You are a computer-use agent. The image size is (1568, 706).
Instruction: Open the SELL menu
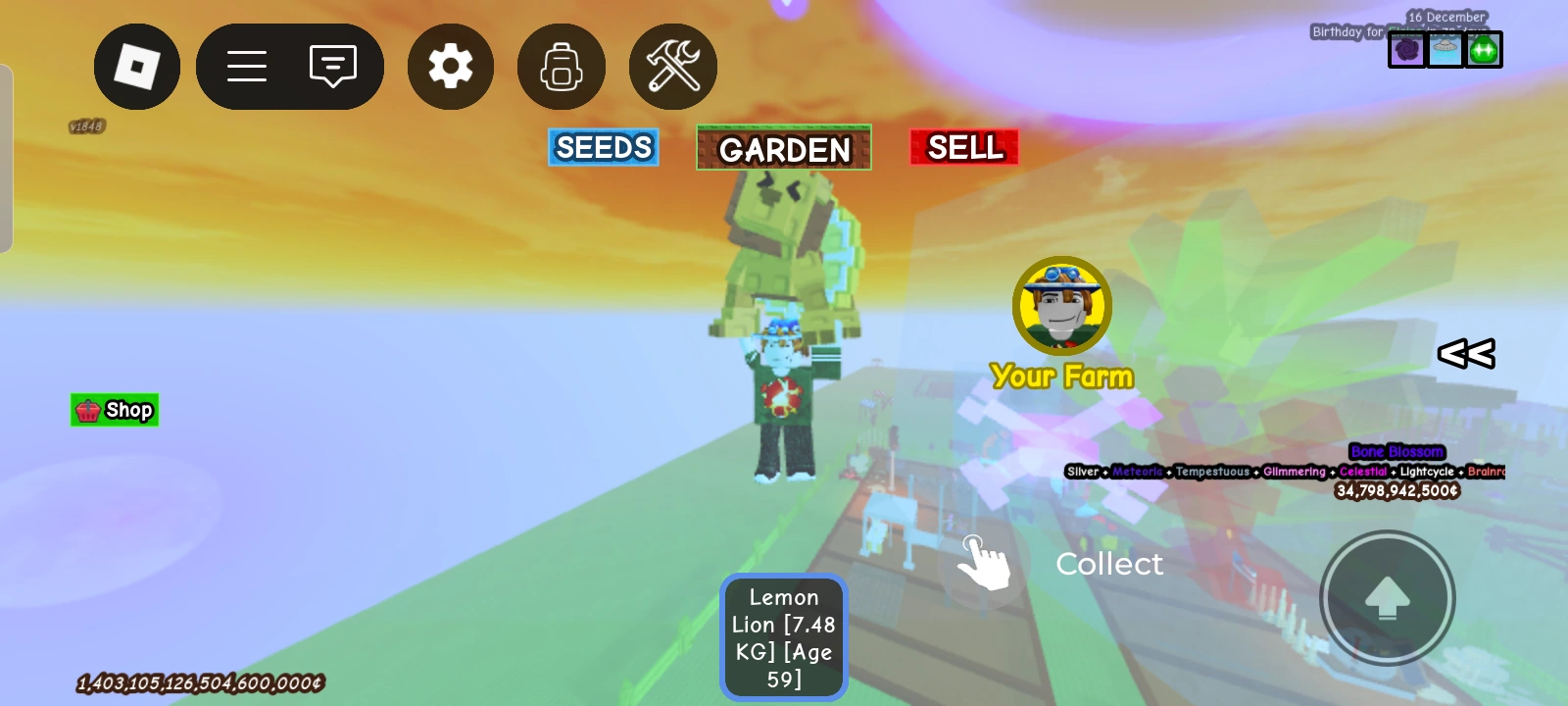pyautogui.click(x=963, y=147)
